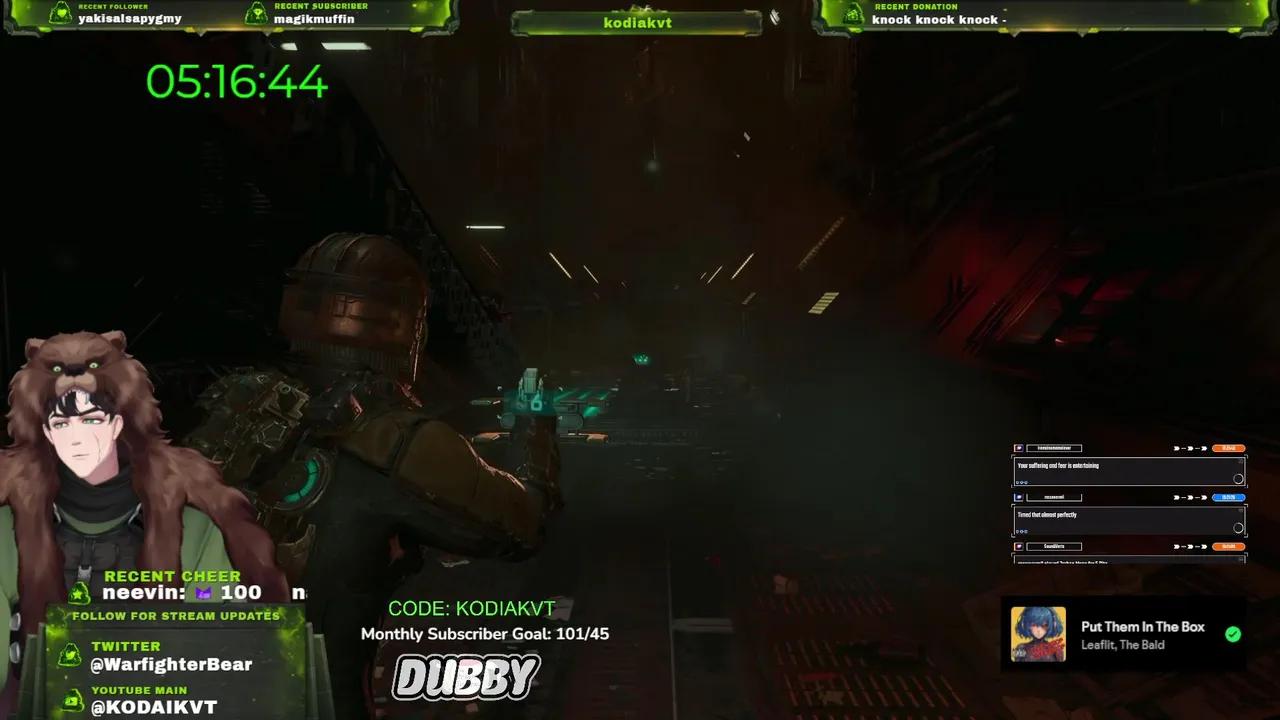Toggle the green checkmark on Put Them In The Box
The width and height of the screenshot is (1280, 720).
tap(1233, 632)
